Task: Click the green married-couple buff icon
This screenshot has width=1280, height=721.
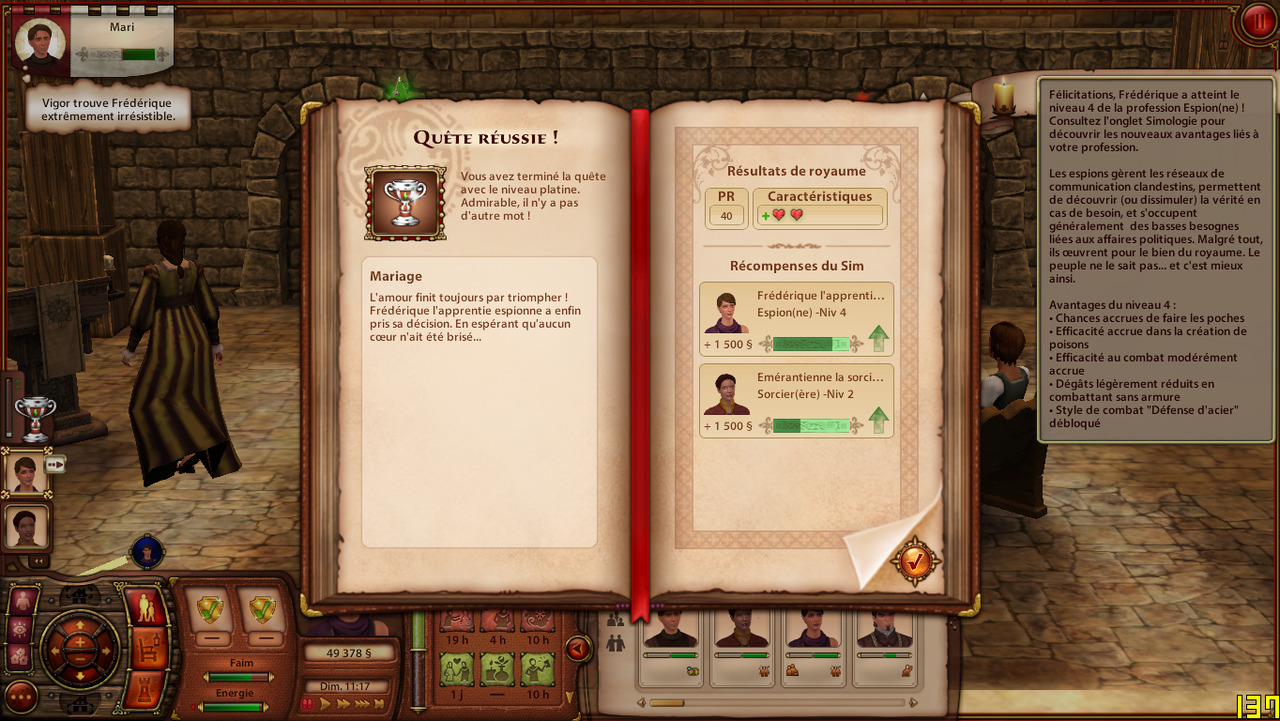Action: (x=456, y=667)
